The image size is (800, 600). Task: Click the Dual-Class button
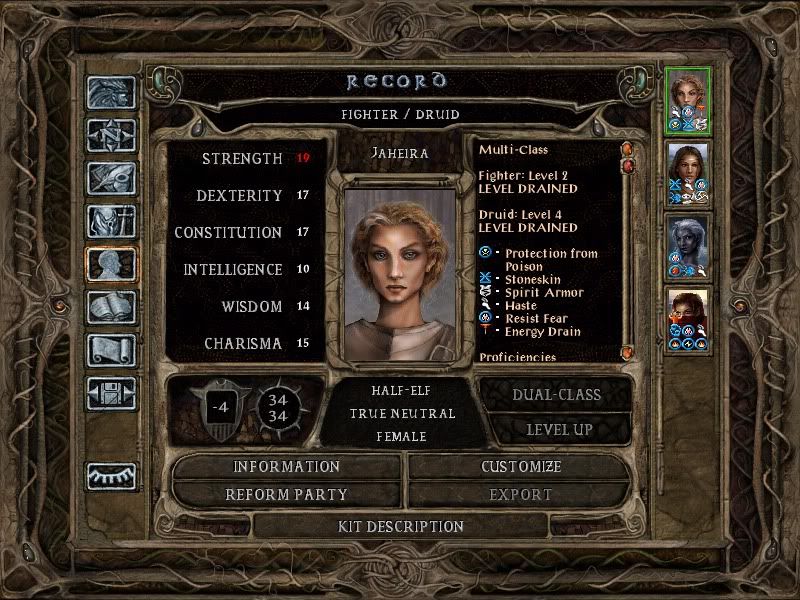[557, 394]
